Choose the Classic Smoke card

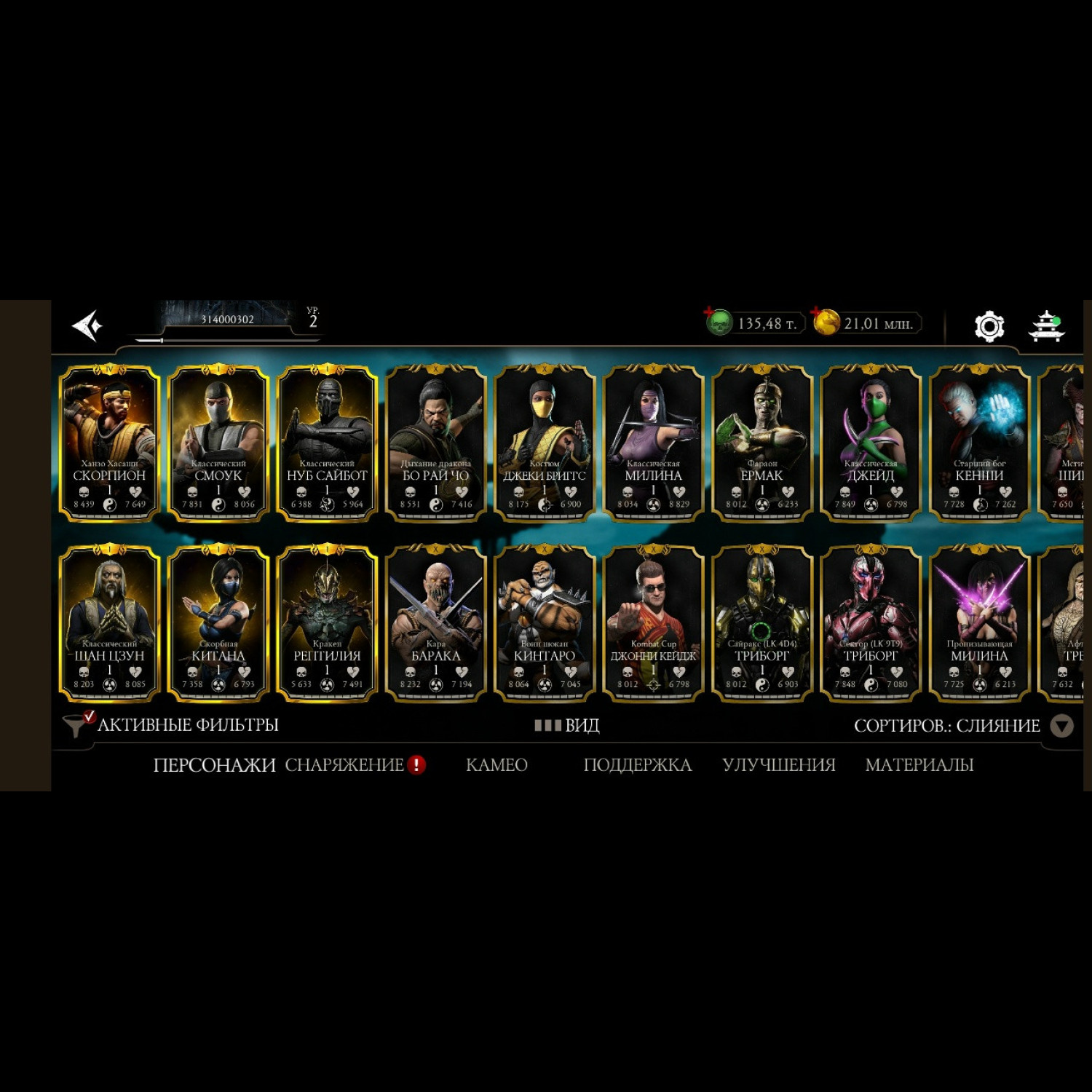(218, 443)
